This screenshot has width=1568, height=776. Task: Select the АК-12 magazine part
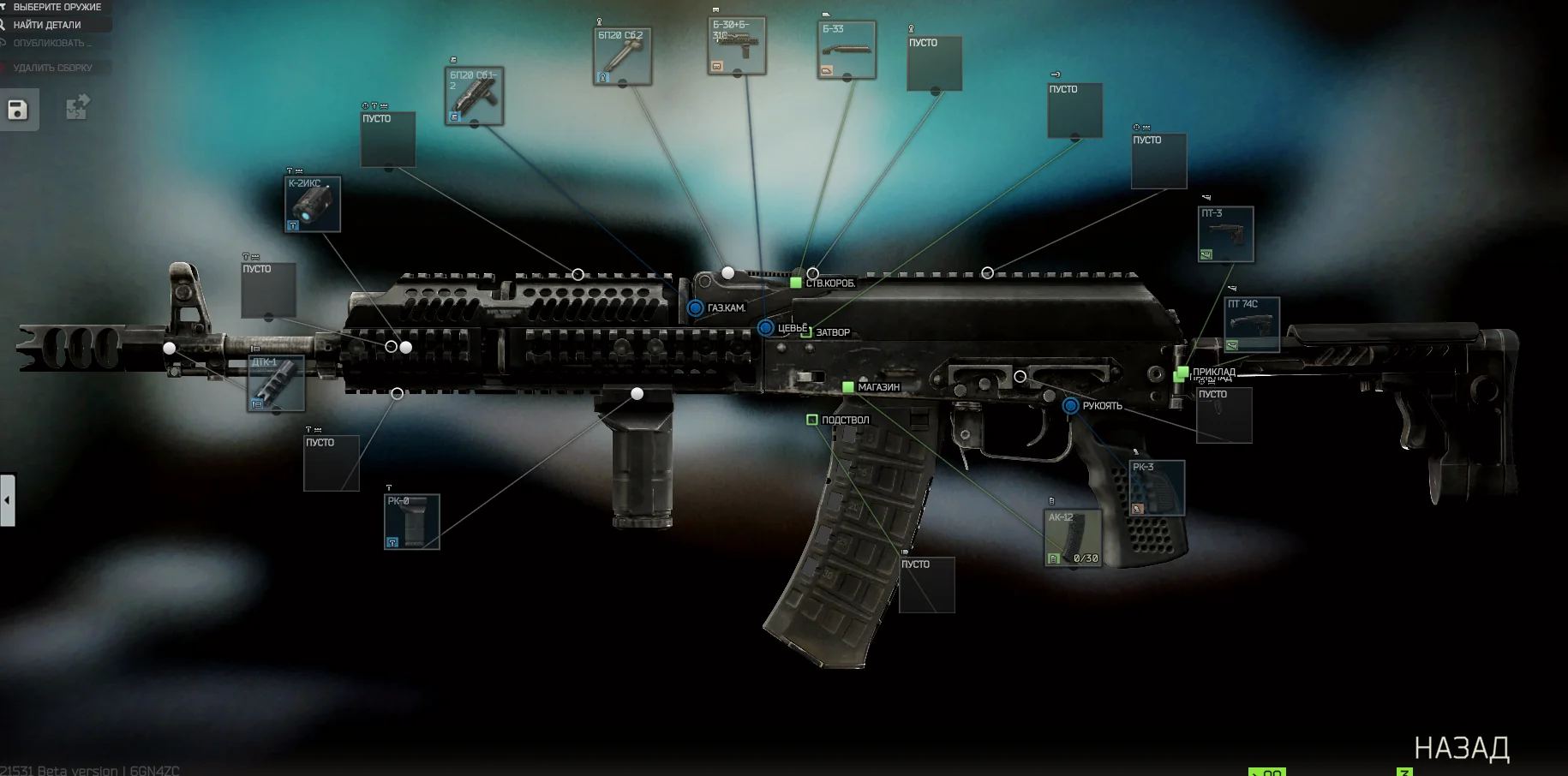[x=1073, y=535]
